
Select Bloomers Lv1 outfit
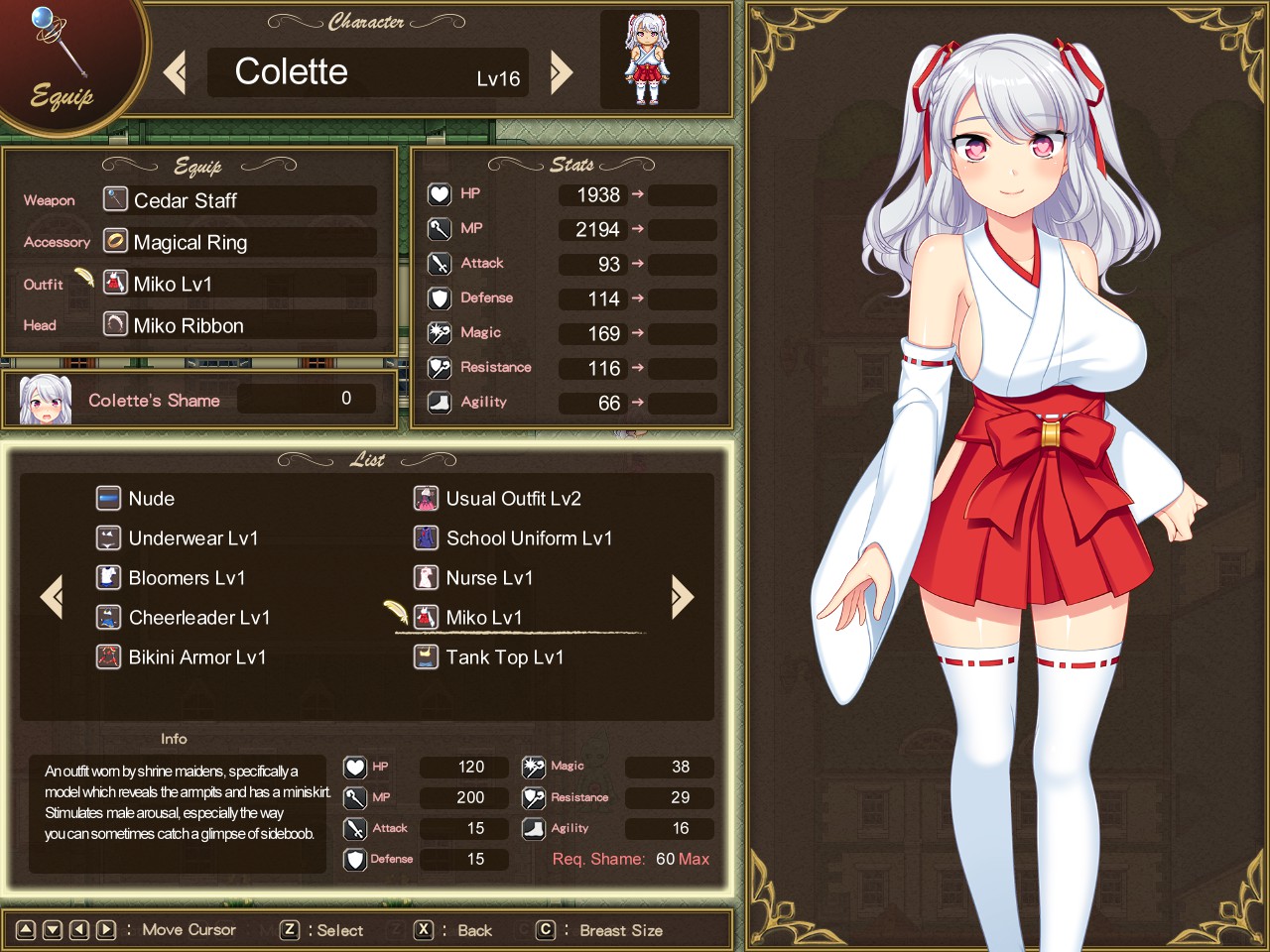187,578
